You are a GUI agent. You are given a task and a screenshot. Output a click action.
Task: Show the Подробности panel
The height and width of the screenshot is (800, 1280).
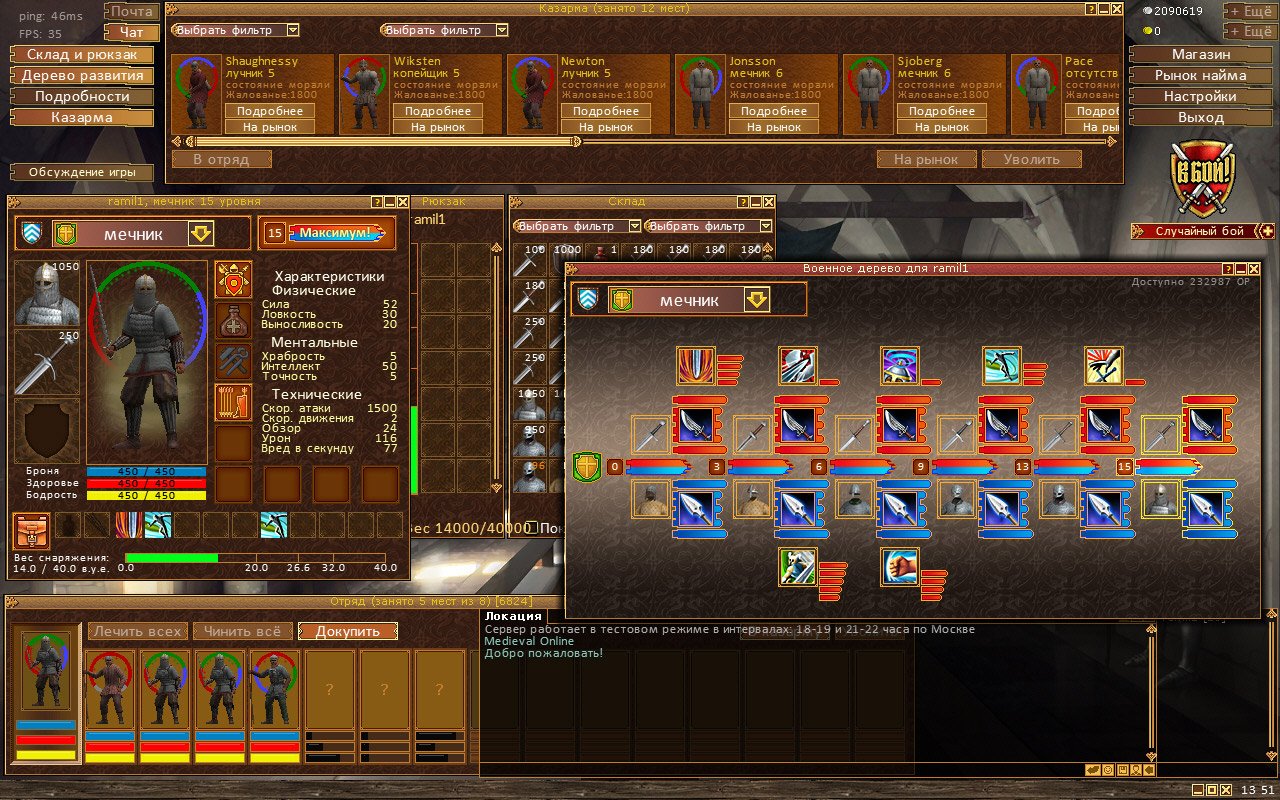tap(82, 96)
